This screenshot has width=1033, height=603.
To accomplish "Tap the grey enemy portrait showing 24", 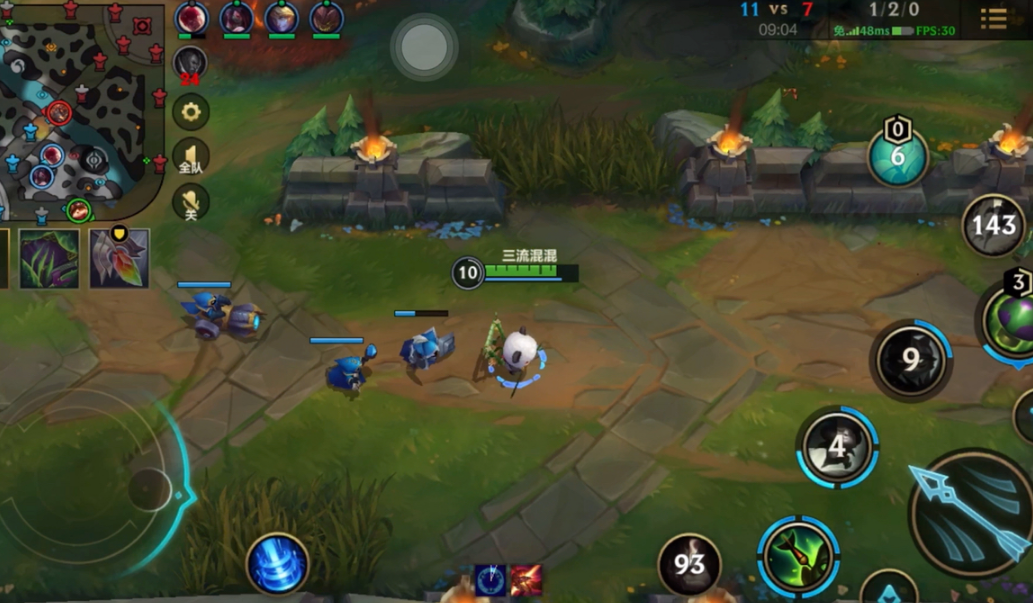I will point(190,64).
